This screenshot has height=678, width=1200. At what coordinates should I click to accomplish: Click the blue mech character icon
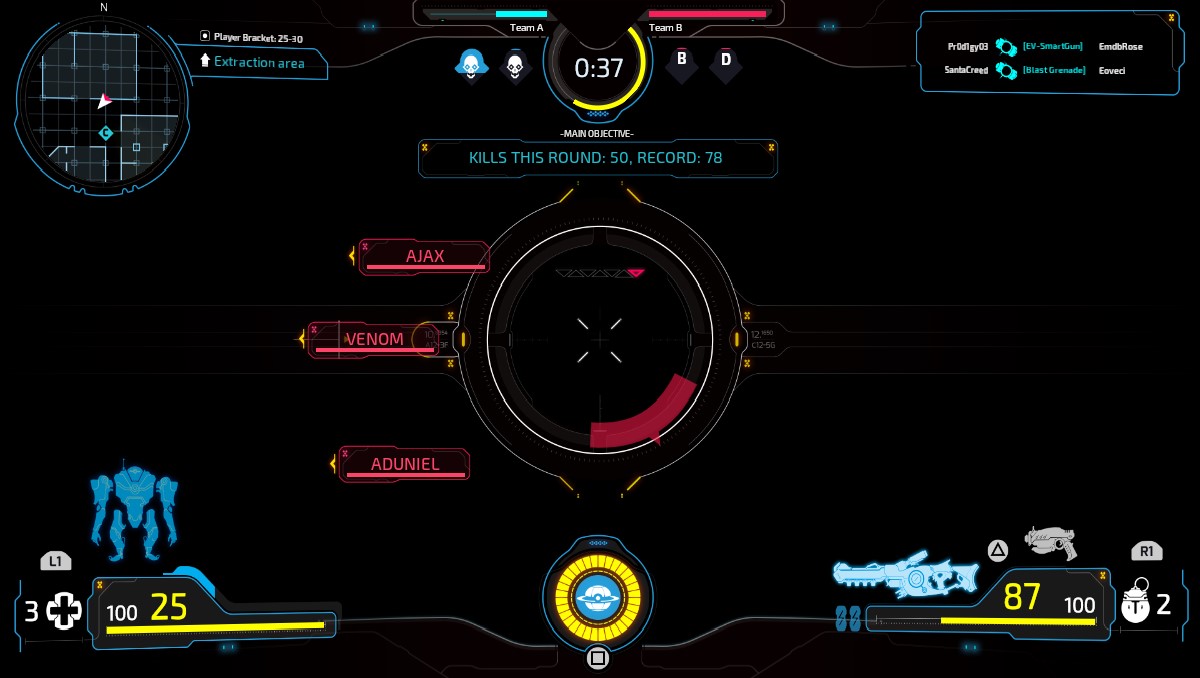133,511
